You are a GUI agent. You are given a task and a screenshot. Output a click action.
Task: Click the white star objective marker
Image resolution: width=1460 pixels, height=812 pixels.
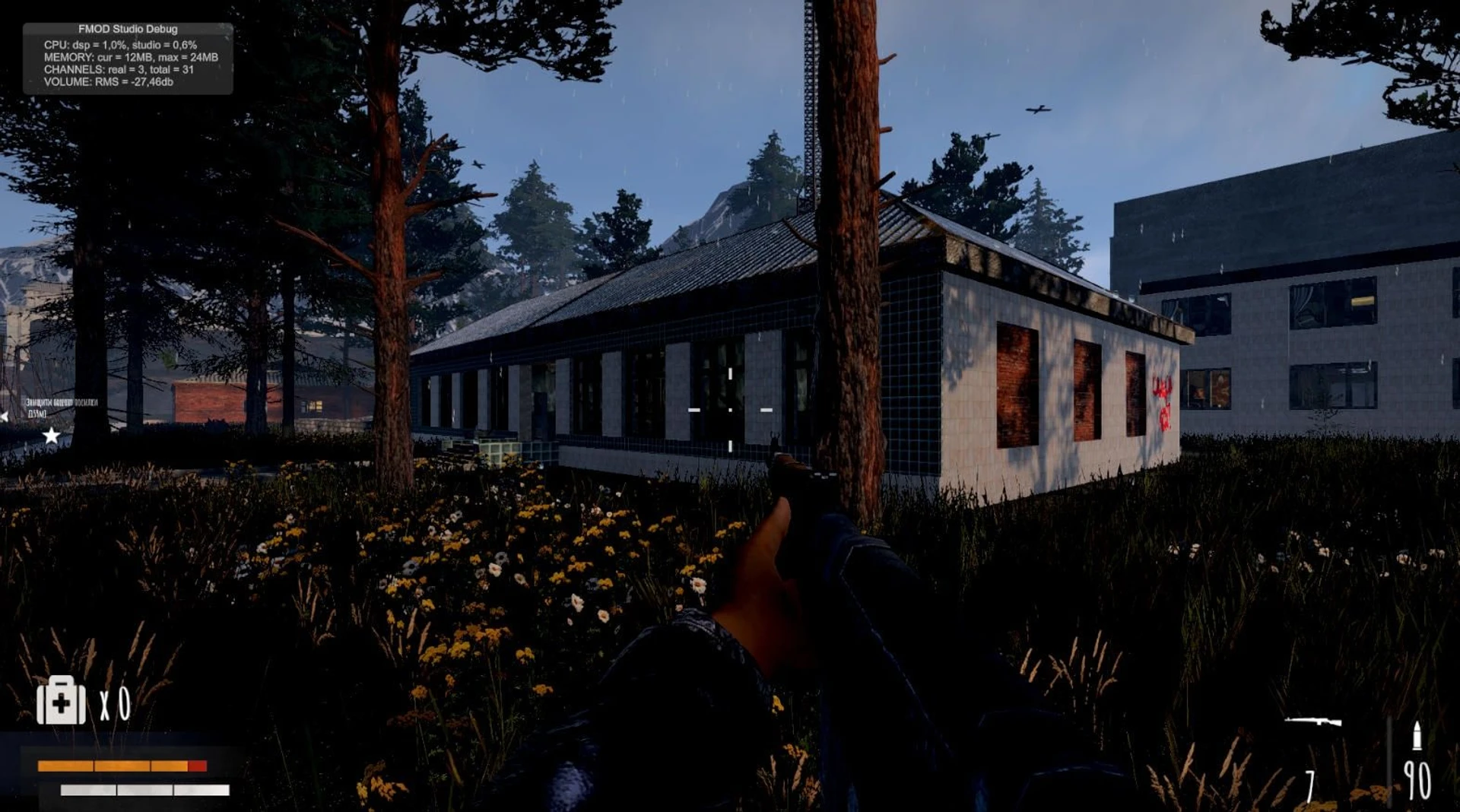pos(50,436)
